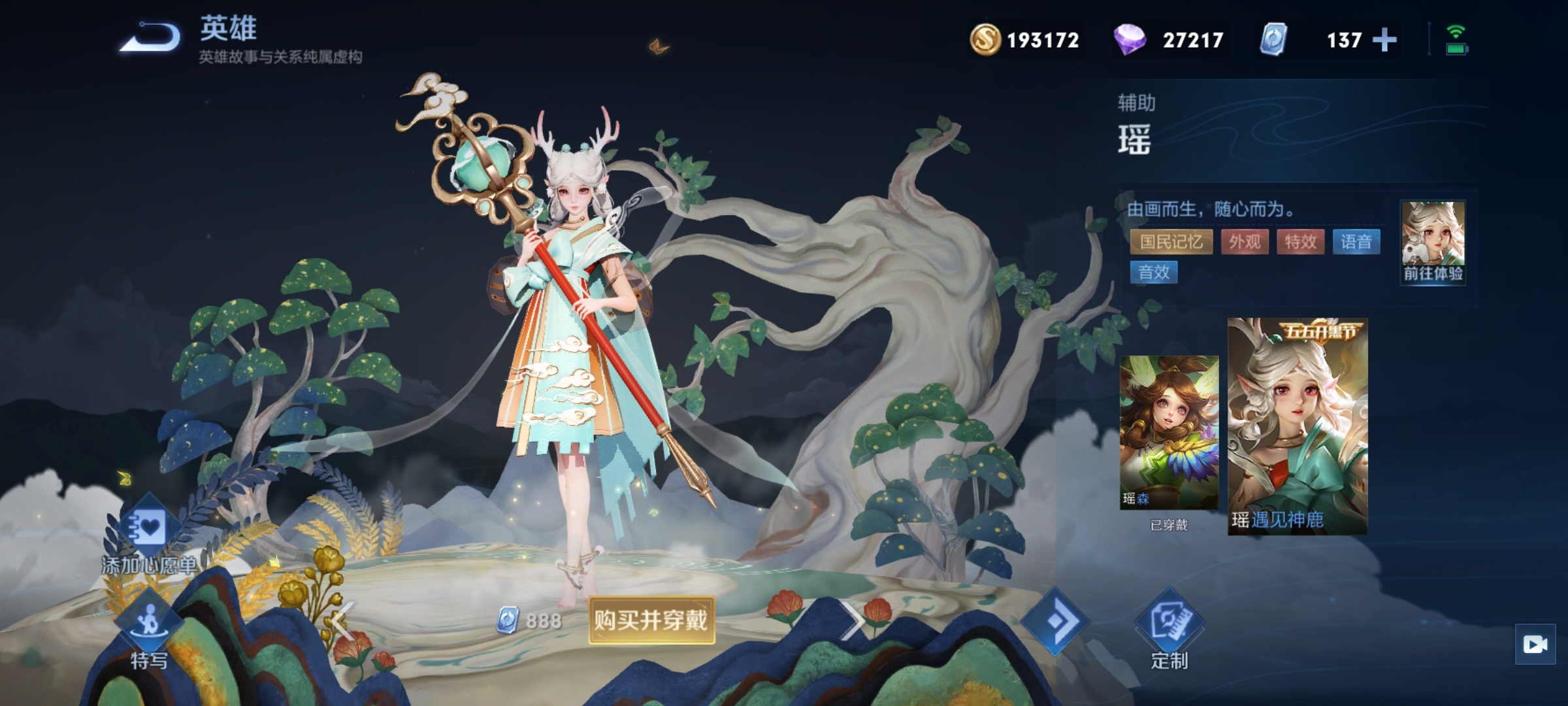Screen dimensions: 1568x706
Task: Click the purple diamond currency icon
Action: (1130, 39)
